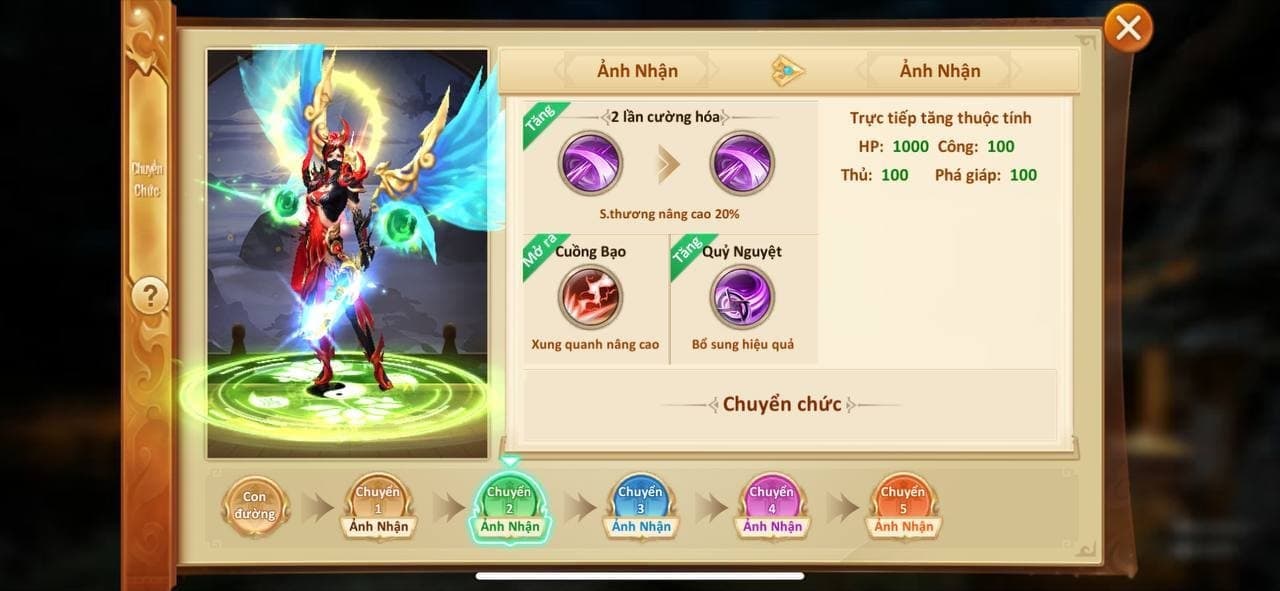Select the Con đường stage node

[x=255, y=506]
